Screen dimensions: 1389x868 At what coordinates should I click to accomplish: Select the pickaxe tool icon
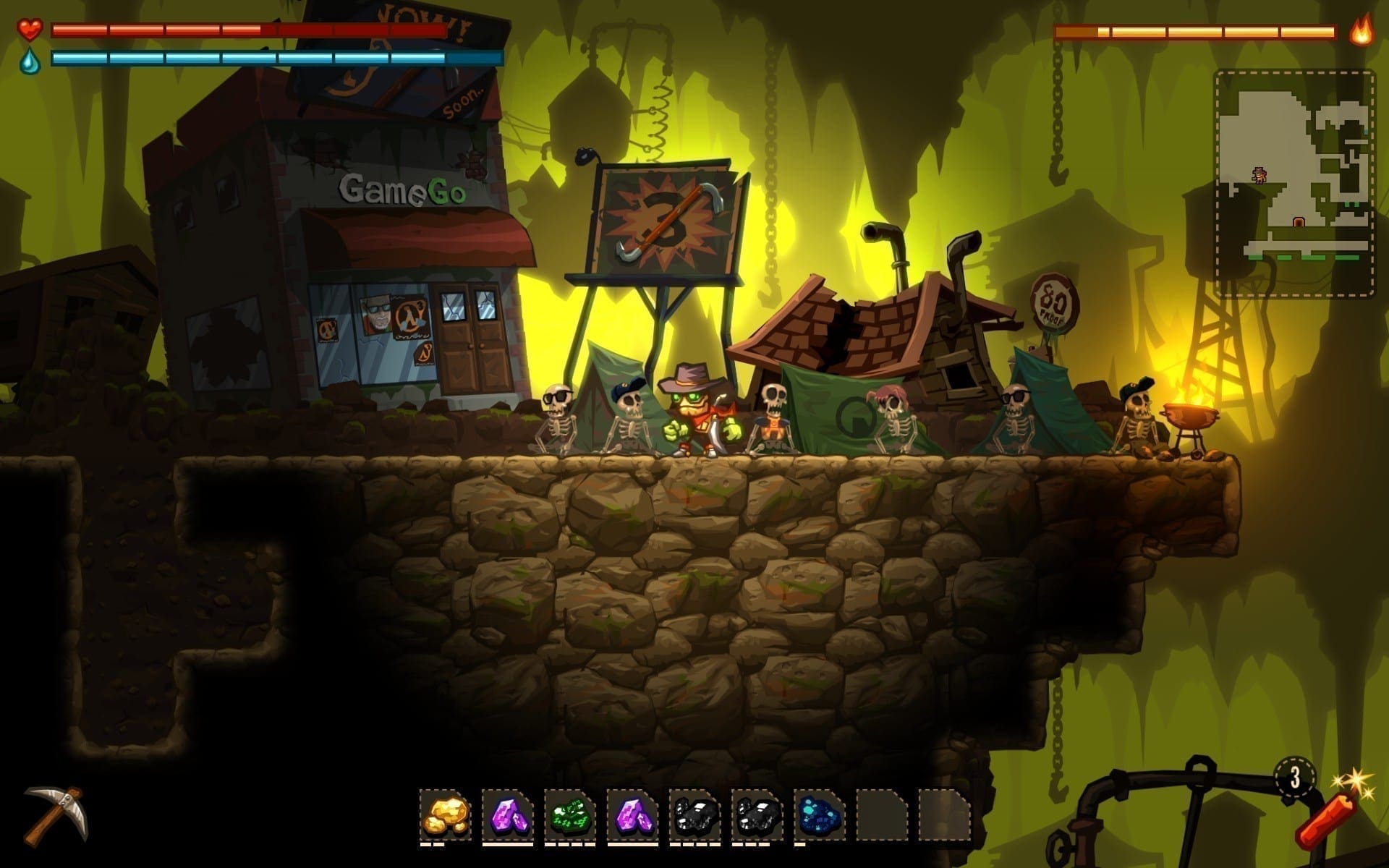(x=56, y=815)
